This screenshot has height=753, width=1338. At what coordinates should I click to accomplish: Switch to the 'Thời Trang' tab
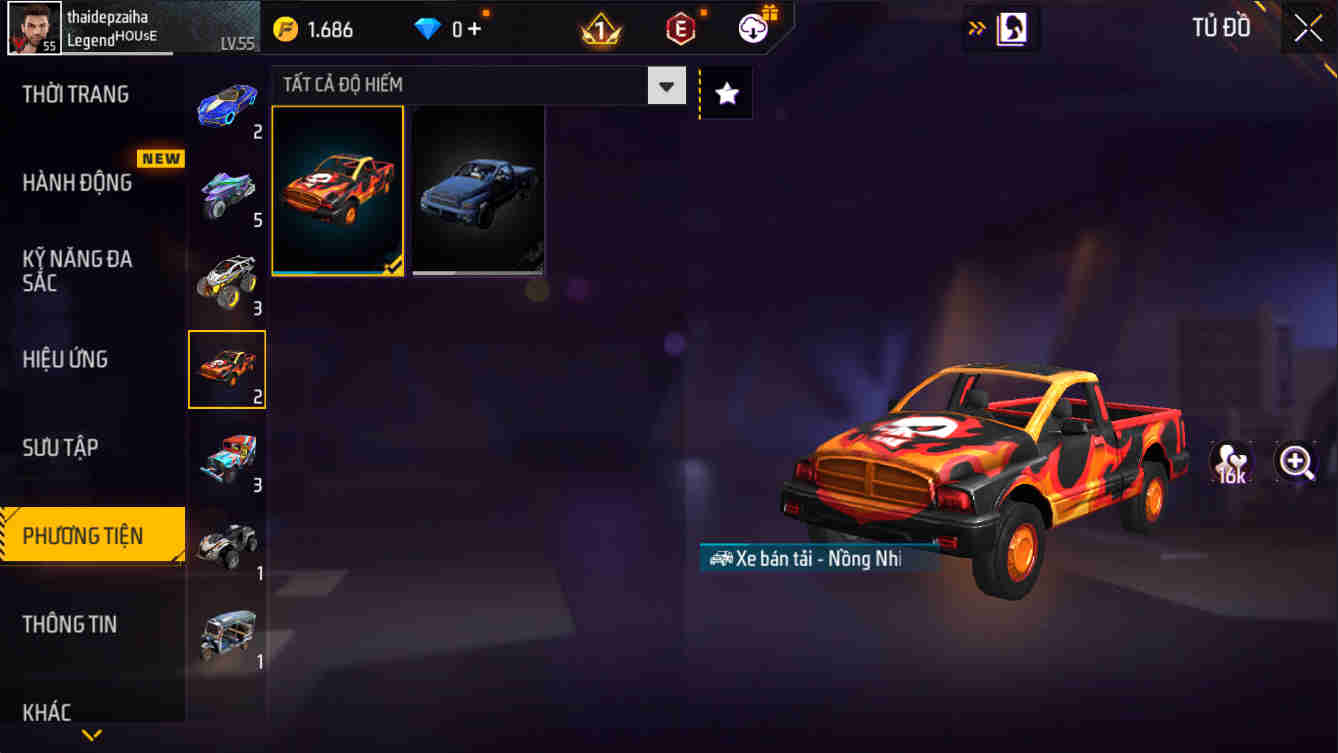coord(73,93)
